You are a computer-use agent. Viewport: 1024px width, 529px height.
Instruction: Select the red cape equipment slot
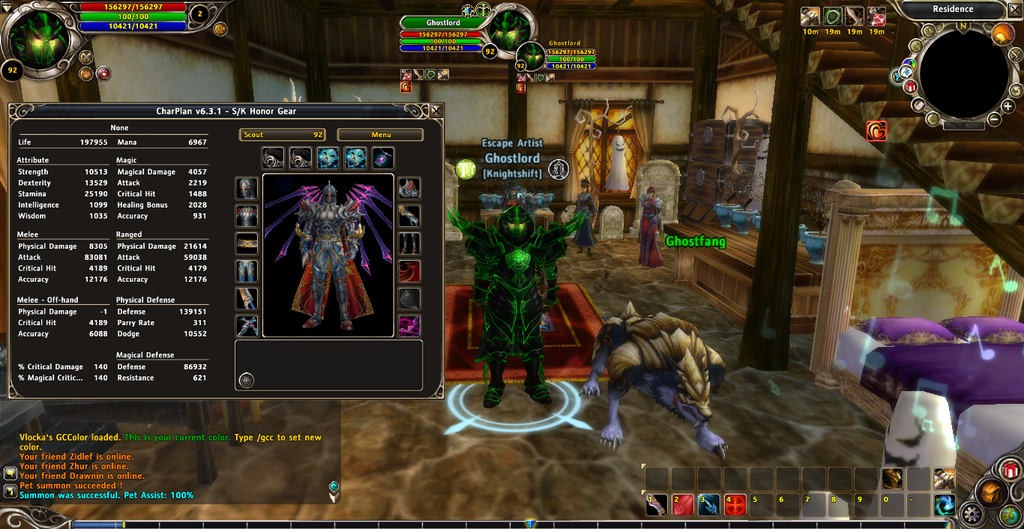409,271
